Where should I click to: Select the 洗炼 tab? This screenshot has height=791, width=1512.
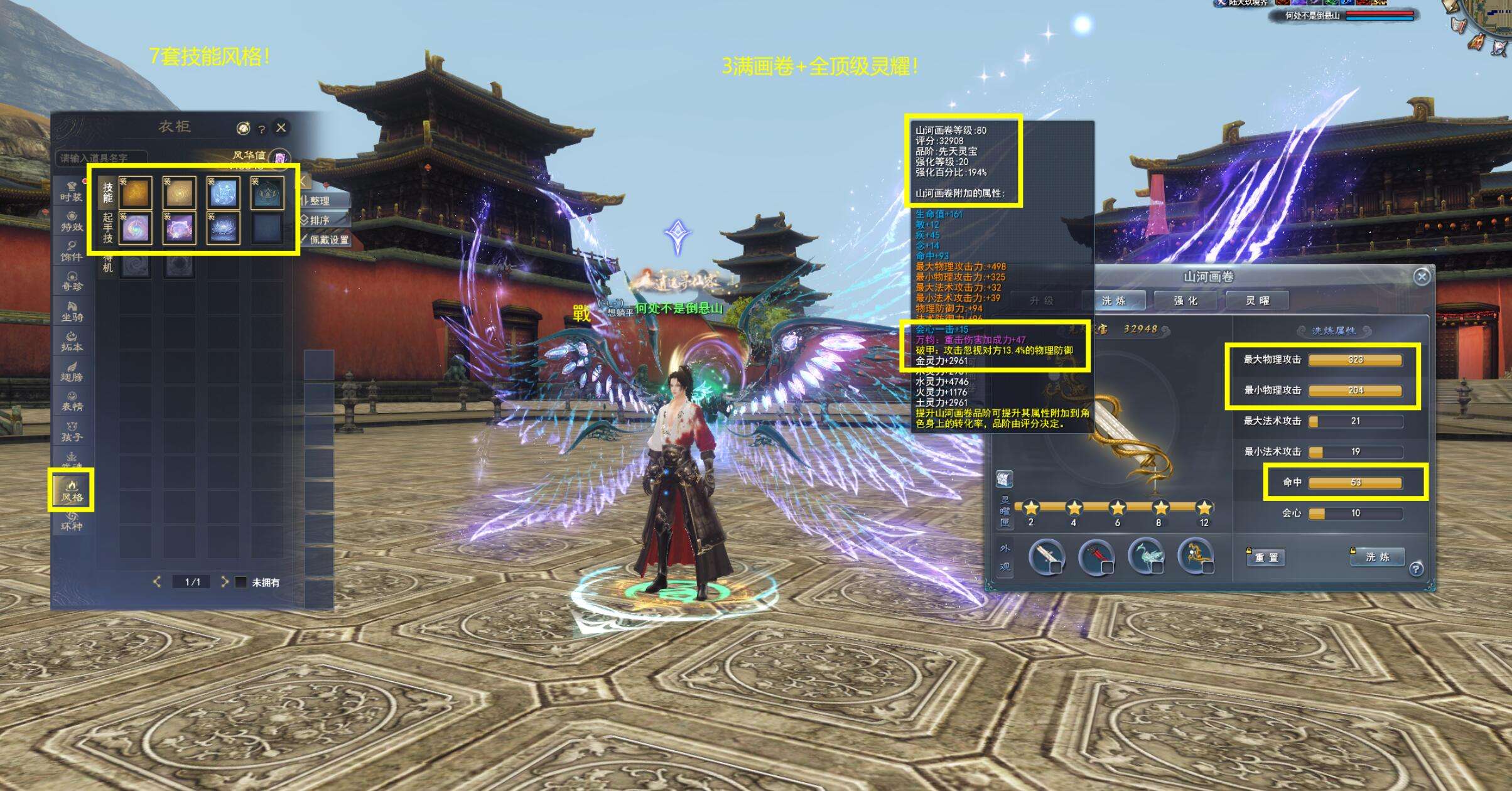pyautogui.click(x=1114, y=301)
